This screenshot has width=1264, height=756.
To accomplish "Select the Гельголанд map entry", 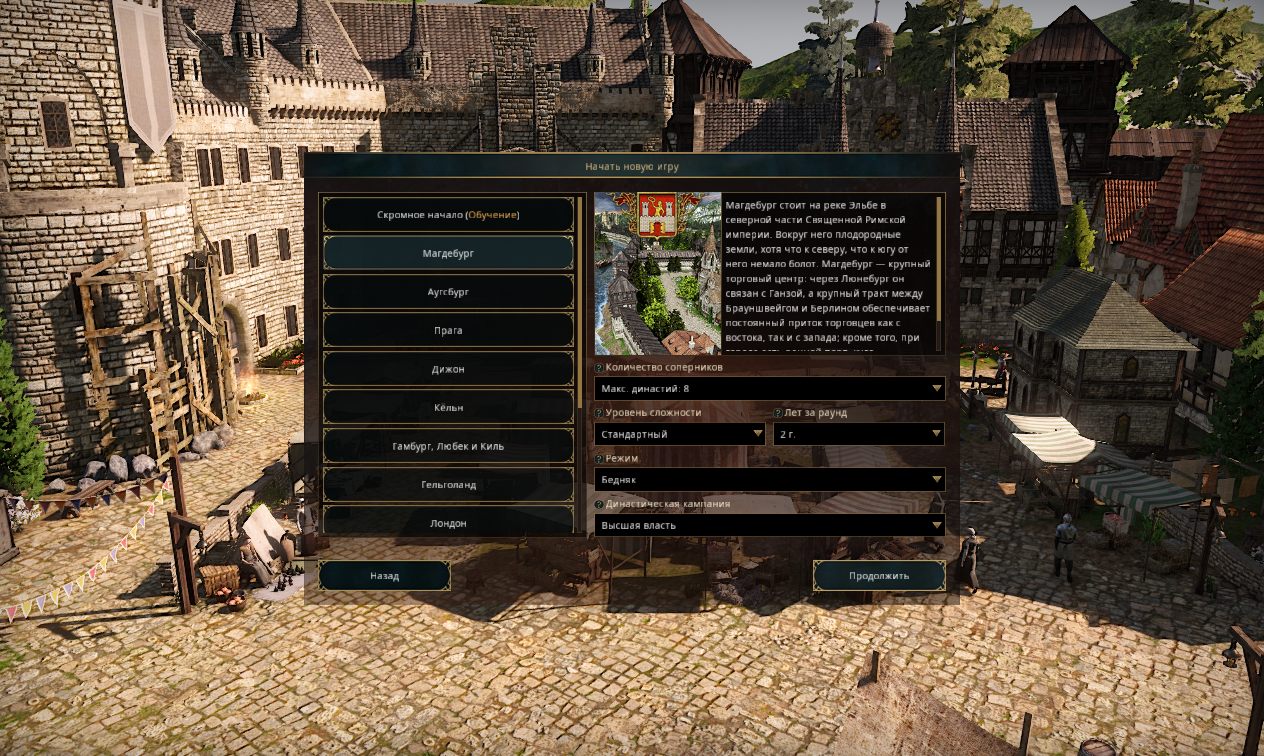I will click(447, 485).
